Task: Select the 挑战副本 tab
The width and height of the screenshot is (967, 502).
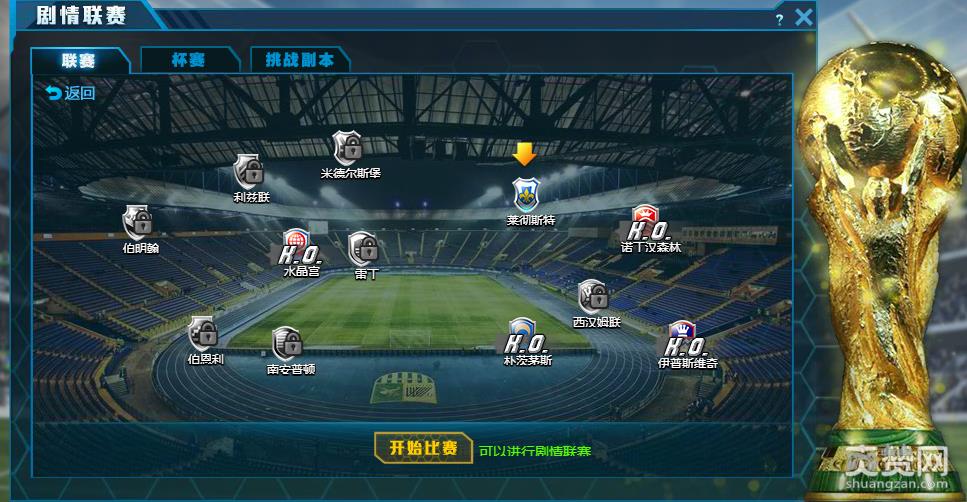Action: [x=299, y=60]
